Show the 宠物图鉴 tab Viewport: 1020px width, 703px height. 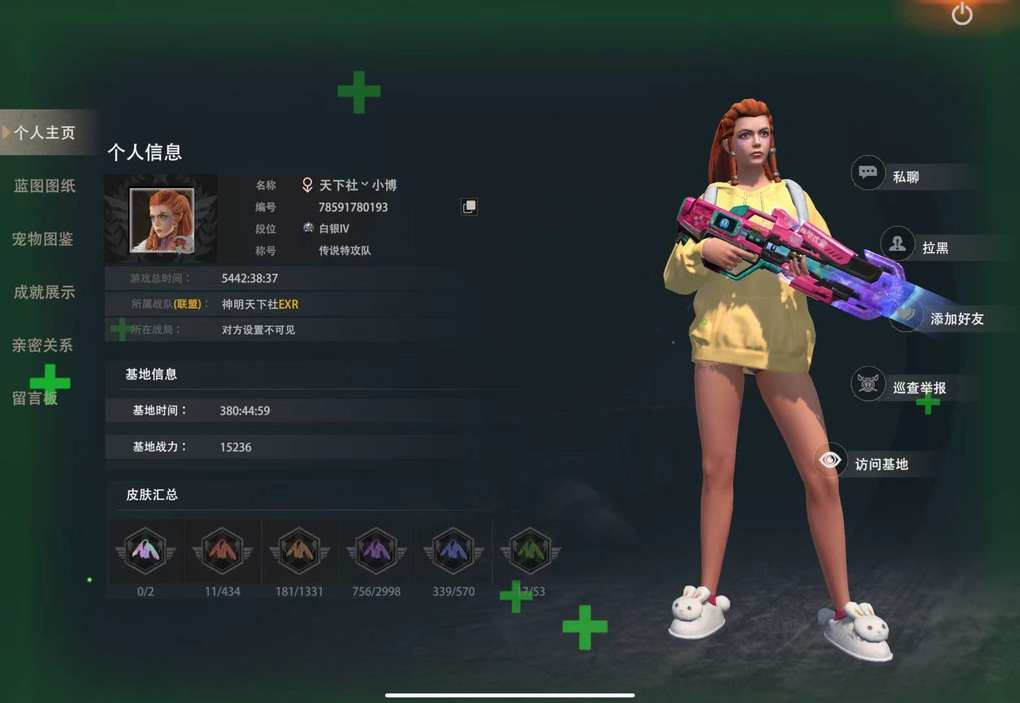pos(43,239)
